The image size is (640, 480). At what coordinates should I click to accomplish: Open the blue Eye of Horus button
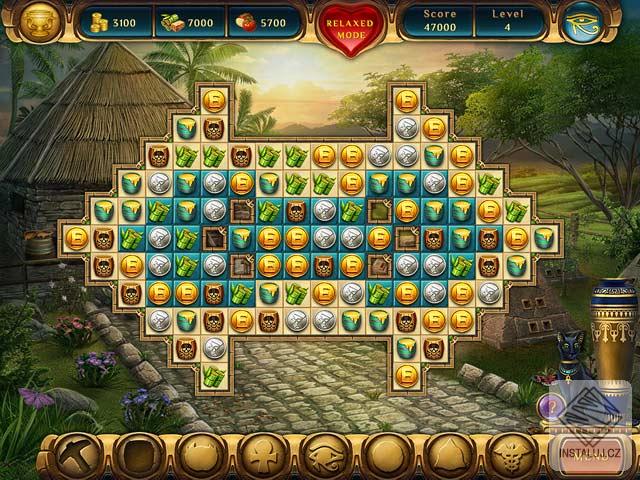[x=583, y=22]
